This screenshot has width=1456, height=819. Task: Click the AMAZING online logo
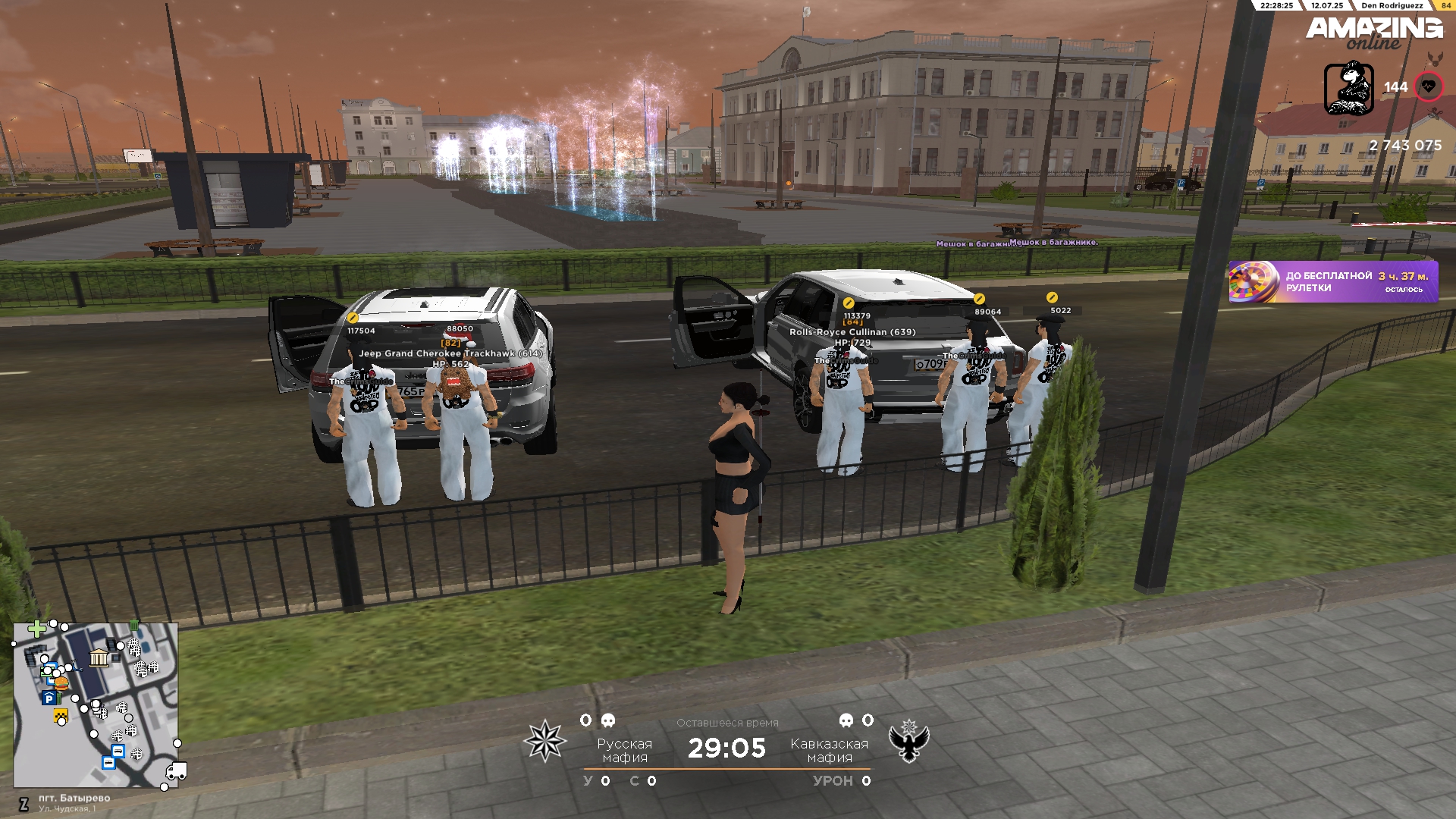point(1373,33)
